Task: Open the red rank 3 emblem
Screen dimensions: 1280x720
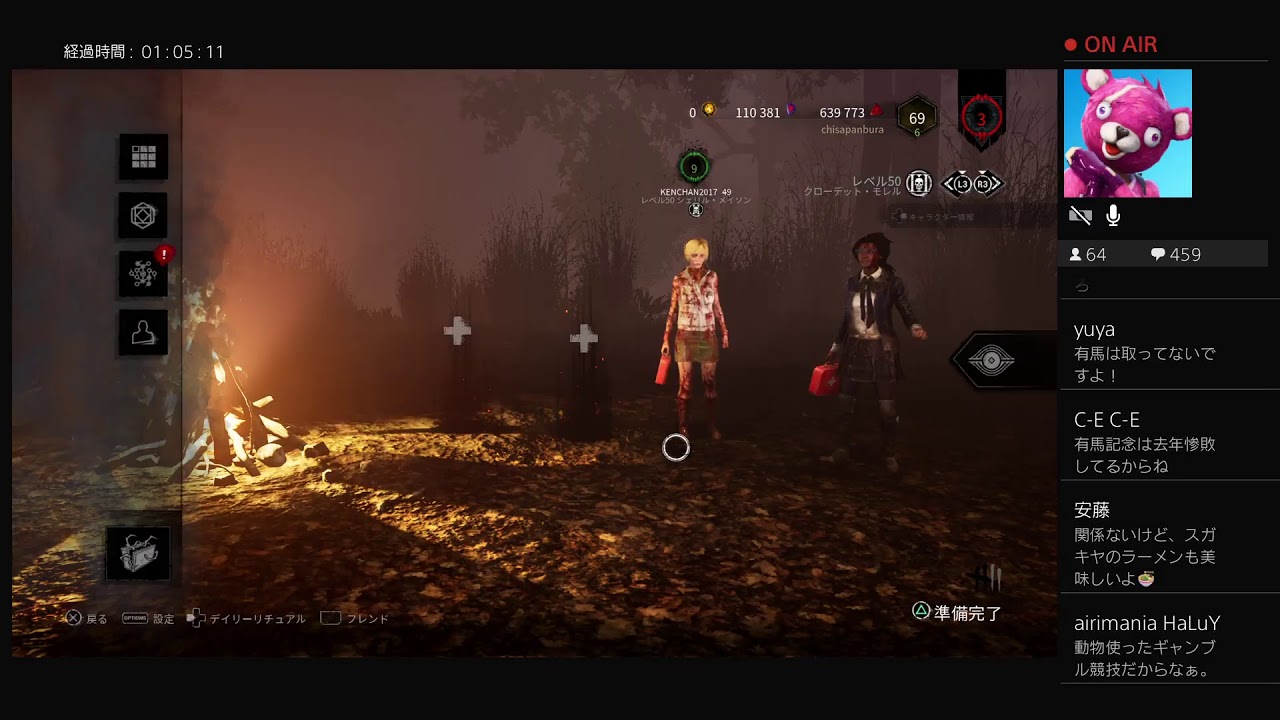Action: [981, 119]
